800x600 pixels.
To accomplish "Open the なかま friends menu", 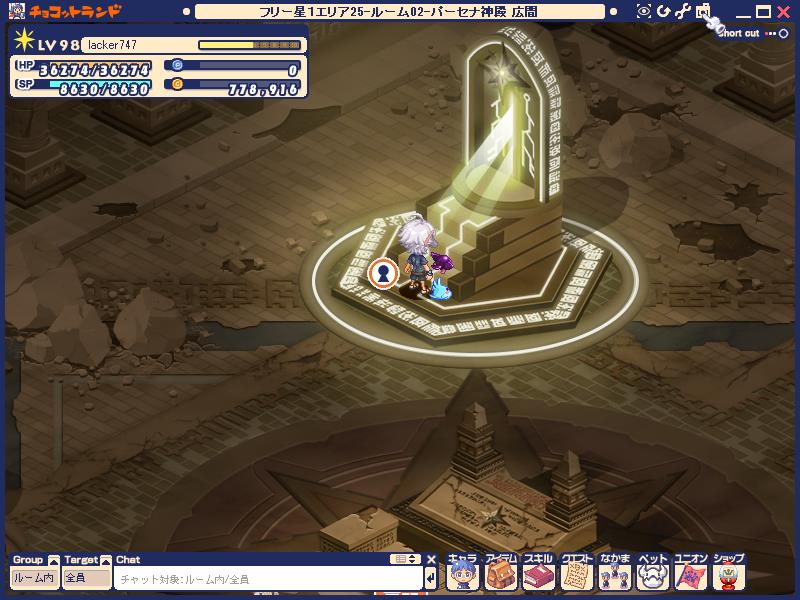I will (615, 575).
